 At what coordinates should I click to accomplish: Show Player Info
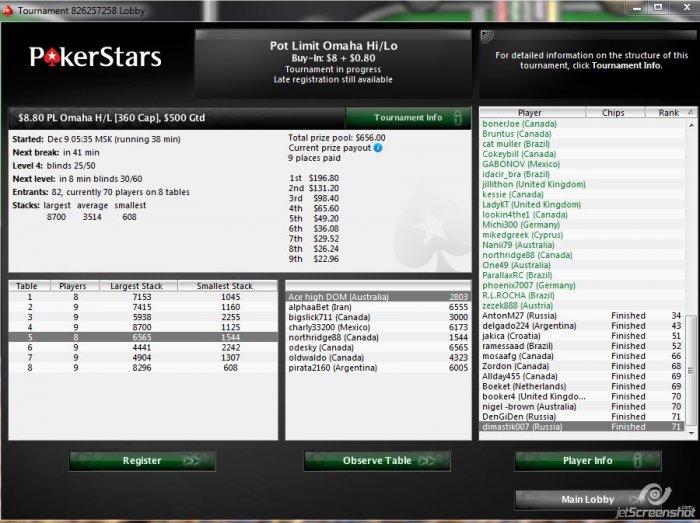(x=588, y=461)
